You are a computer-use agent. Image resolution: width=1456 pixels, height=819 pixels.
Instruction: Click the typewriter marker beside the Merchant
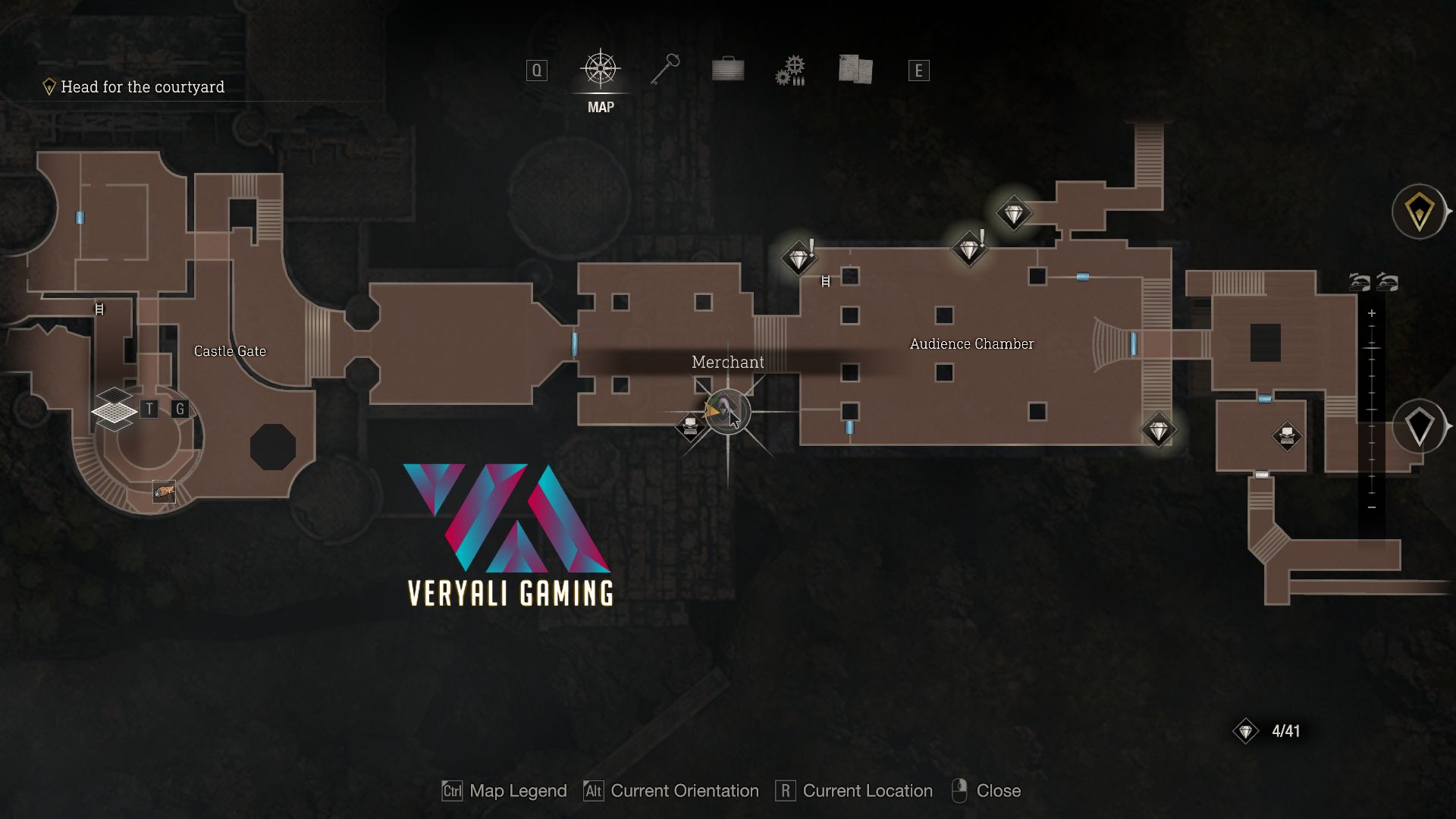pos(690,425)
